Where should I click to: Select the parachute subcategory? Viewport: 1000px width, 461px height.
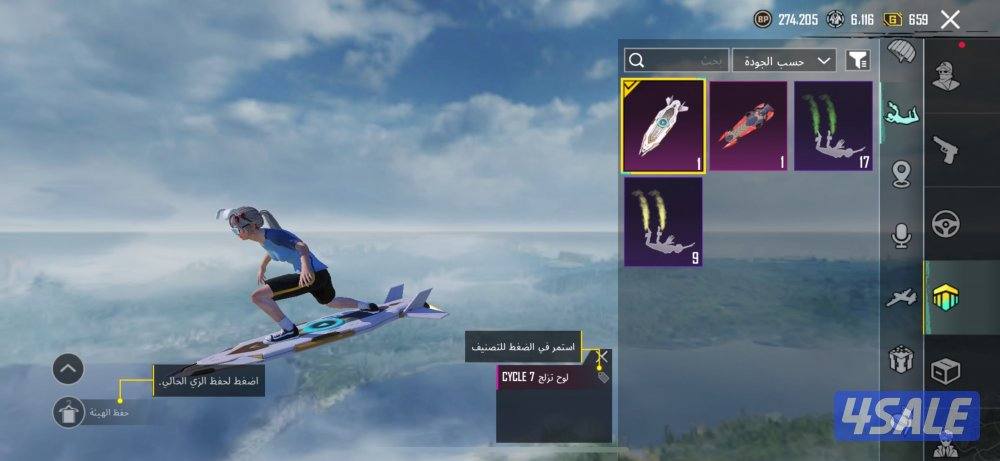point(902,52)
